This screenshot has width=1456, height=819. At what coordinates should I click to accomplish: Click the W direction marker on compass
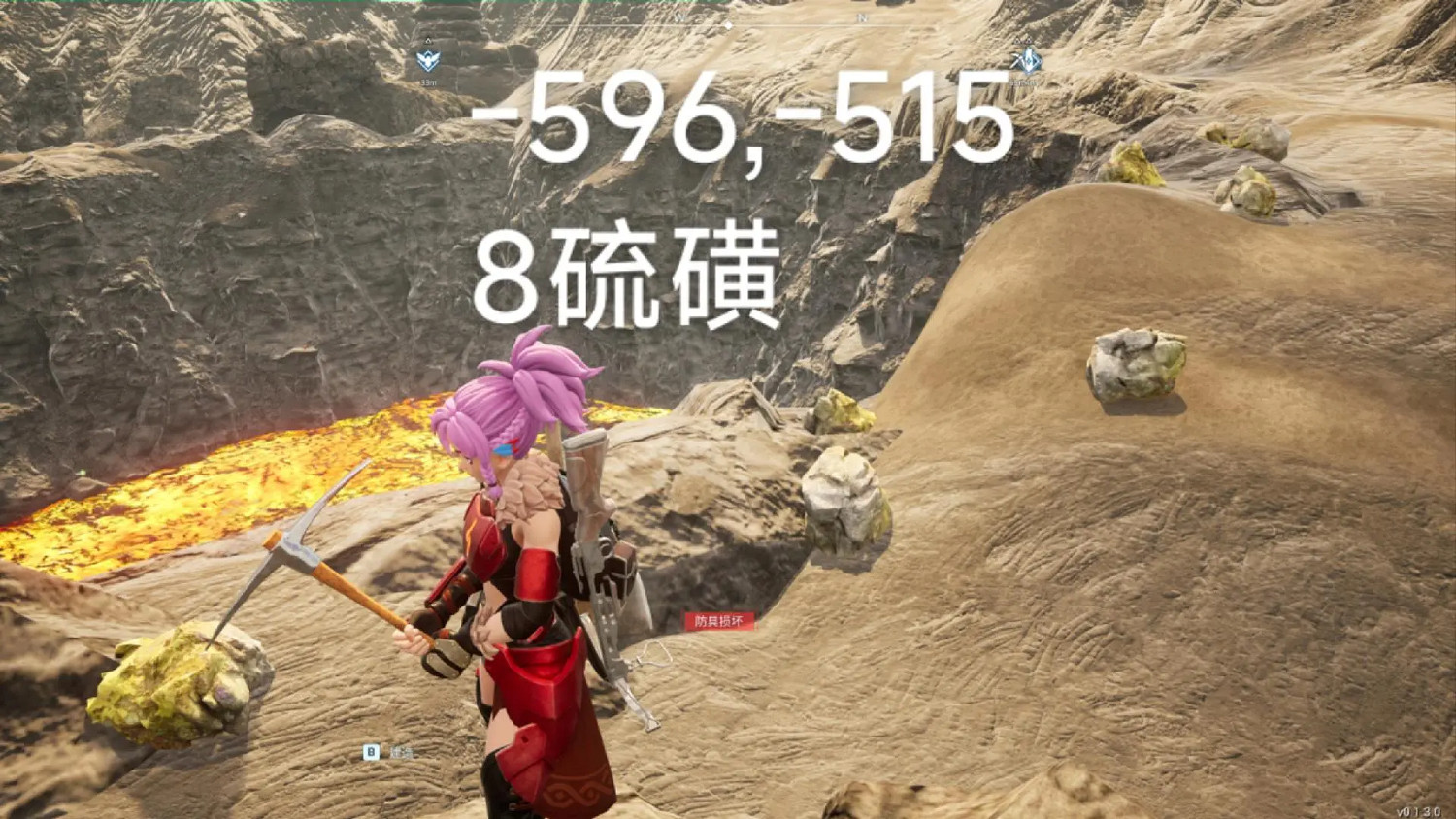[678, 17]
